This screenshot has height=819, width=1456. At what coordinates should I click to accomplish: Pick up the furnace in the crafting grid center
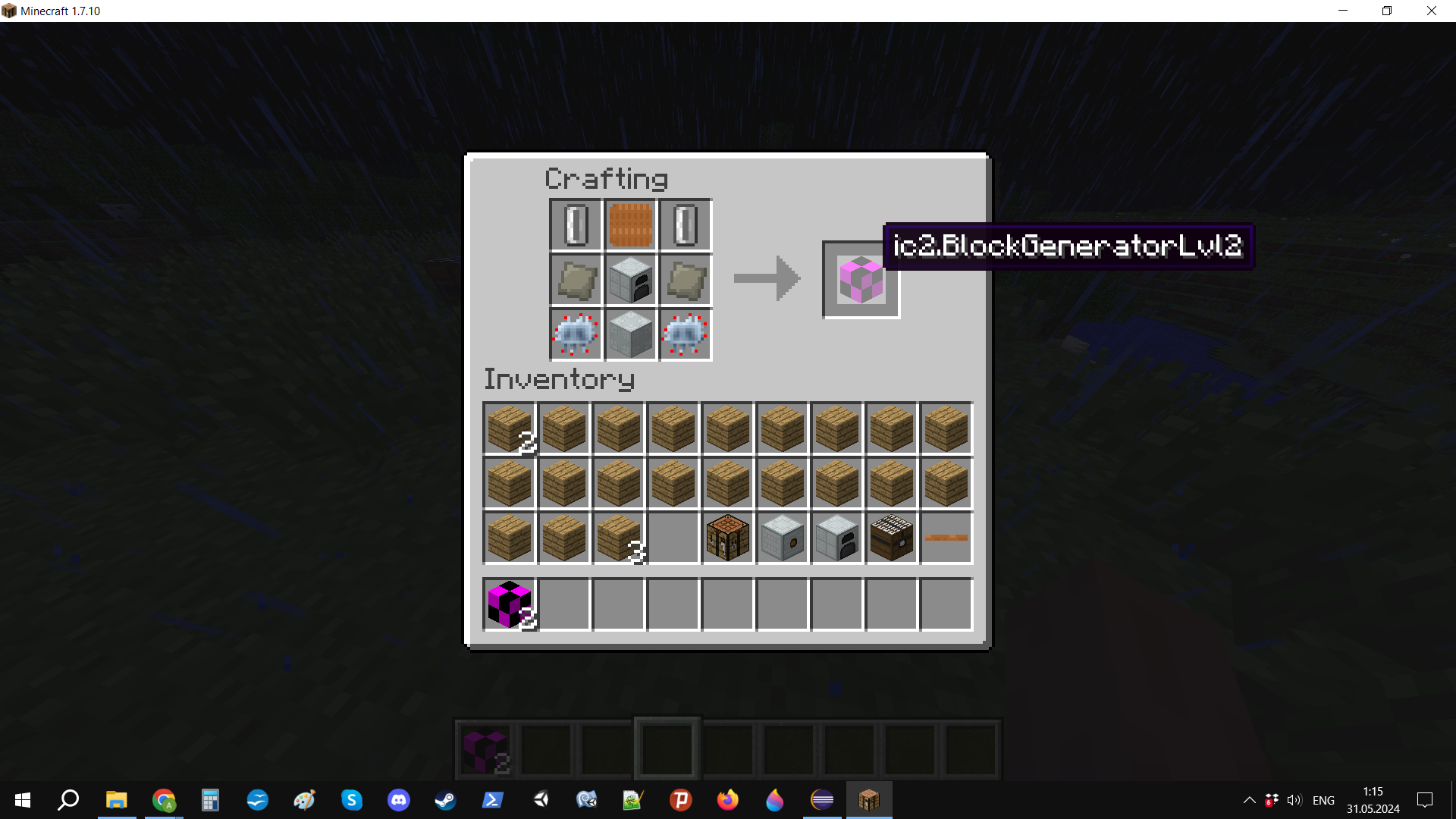click(x=630, y=280)
